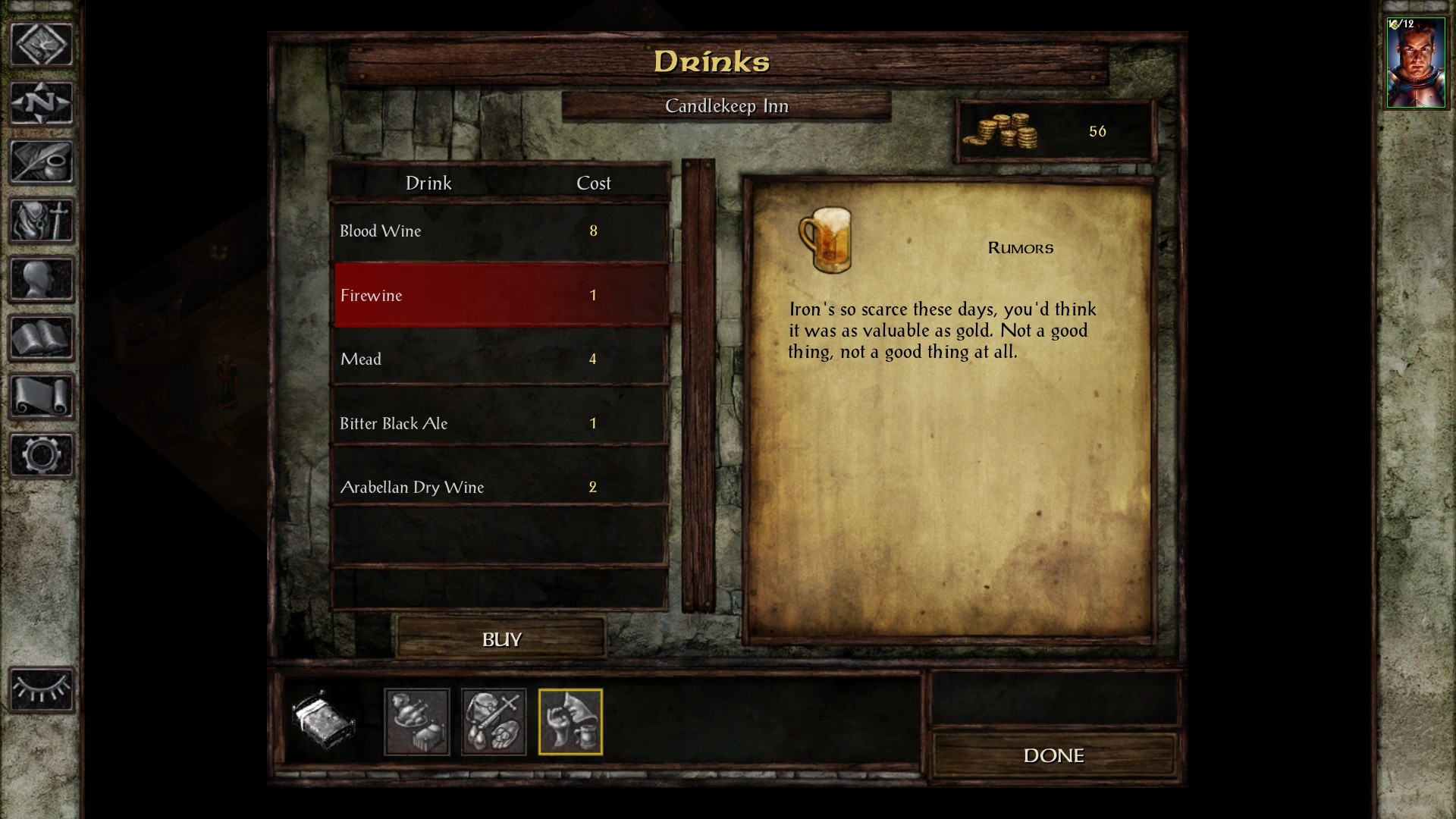Open the inventory armor and sword button
This screenshot has height=819, width=1456.
[x=41, y=220]
